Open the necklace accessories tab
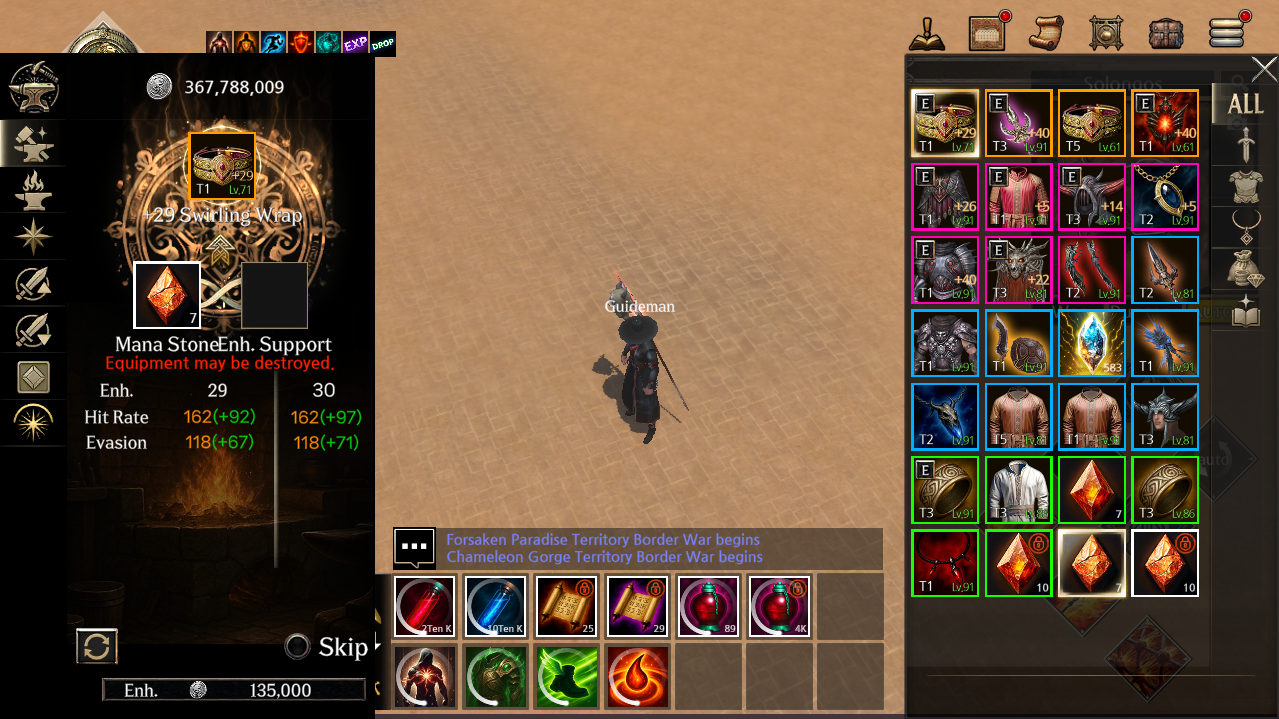The image size is (1279, 719). coord(1245,229)
